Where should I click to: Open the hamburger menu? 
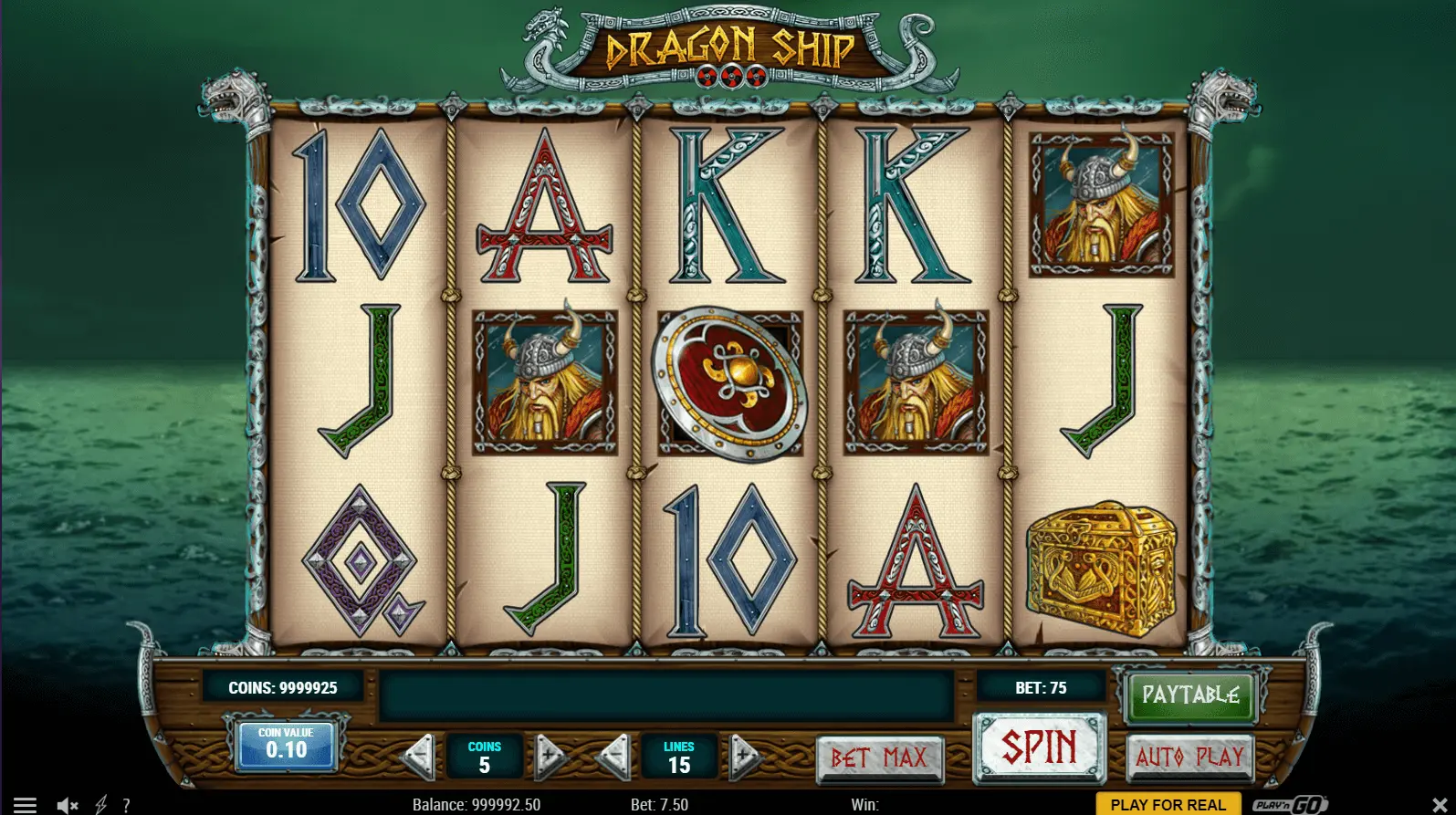25,805
